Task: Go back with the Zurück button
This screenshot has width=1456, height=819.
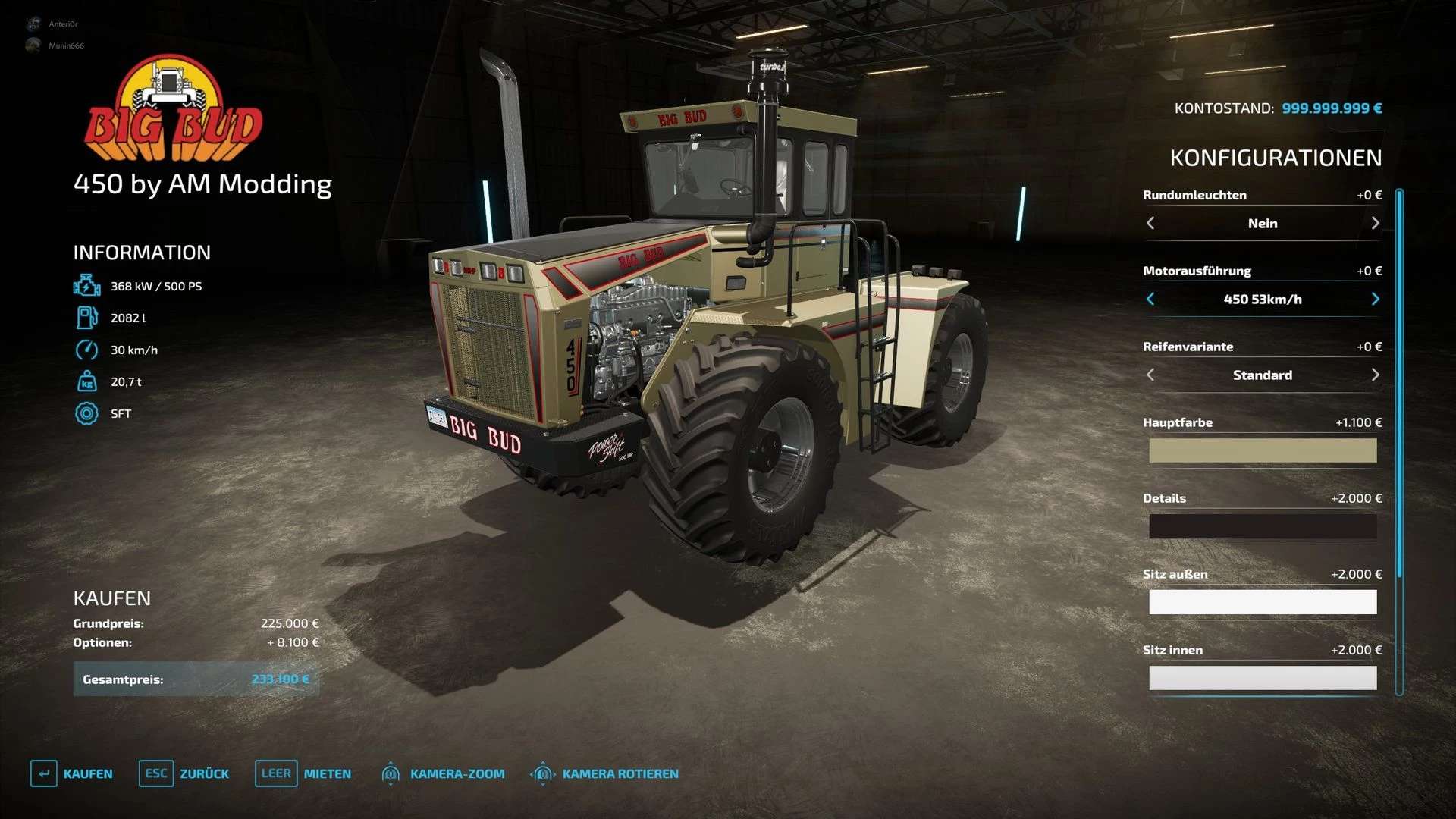Action: pyautogui.click(x=184, y=773)
